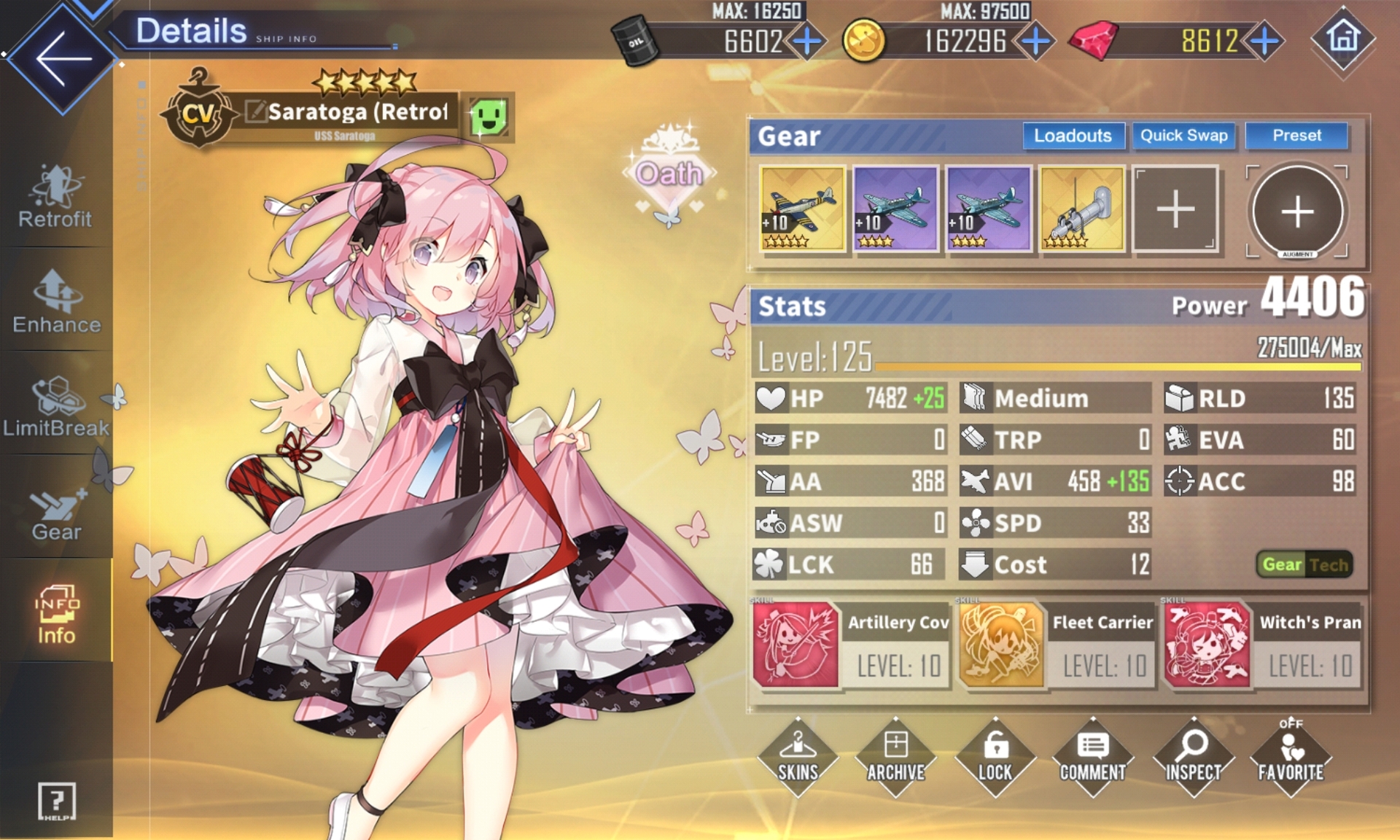Screen dimensions: 1400x840
Task: Click the Quick Swap button
Action: (1183, 136)
